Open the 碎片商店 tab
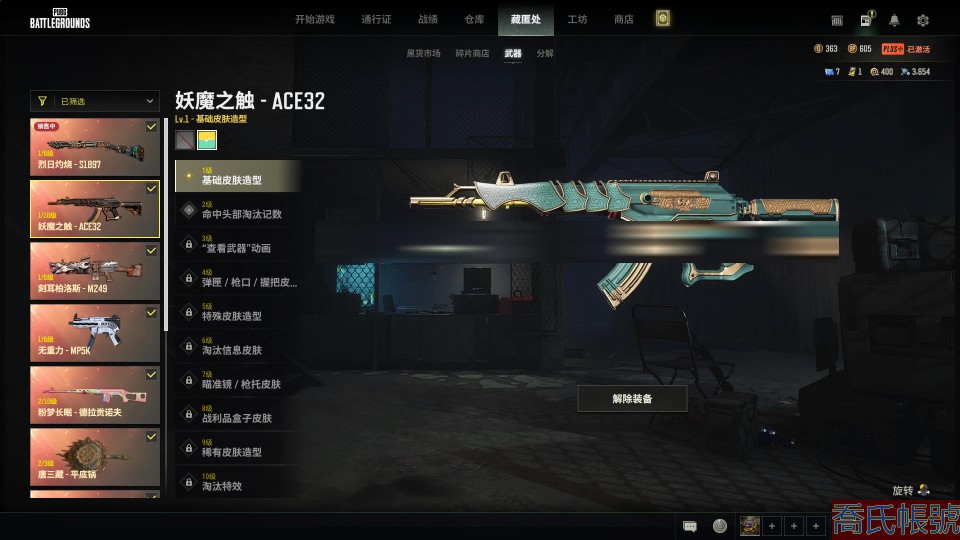The width and height of the screenshot is (960, 540). click(x=472, y=53)
